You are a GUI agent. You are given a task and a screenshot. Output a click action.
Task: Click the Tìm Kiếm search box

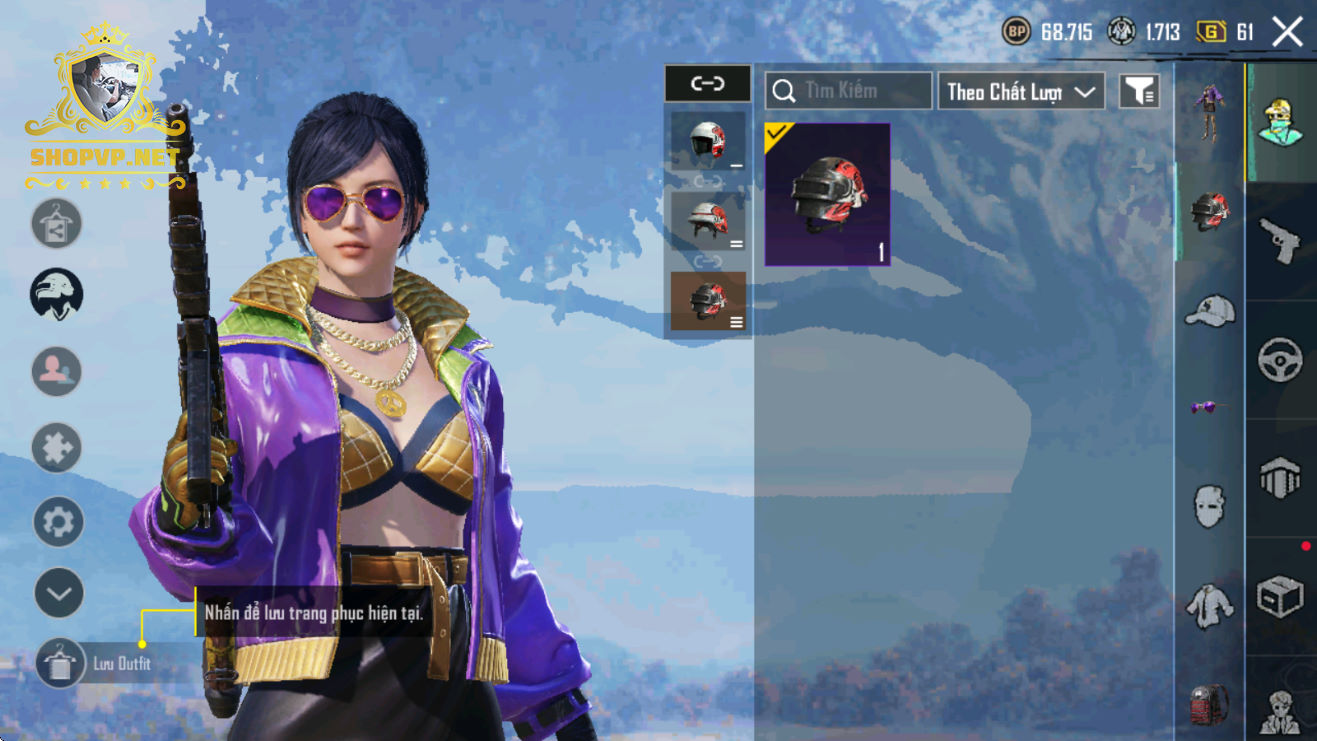(848, 91)
